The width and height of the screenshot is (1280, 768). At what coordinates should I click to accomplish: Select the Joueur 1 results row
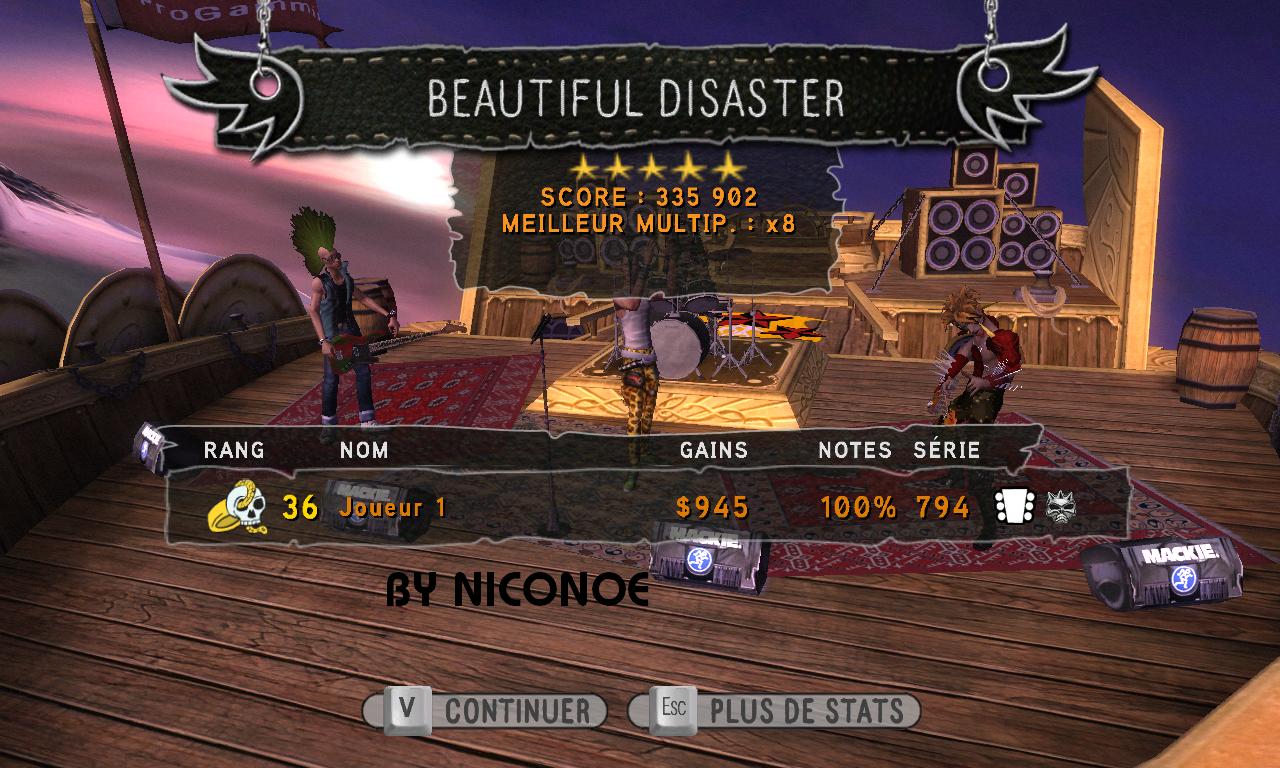coord(640,507)
